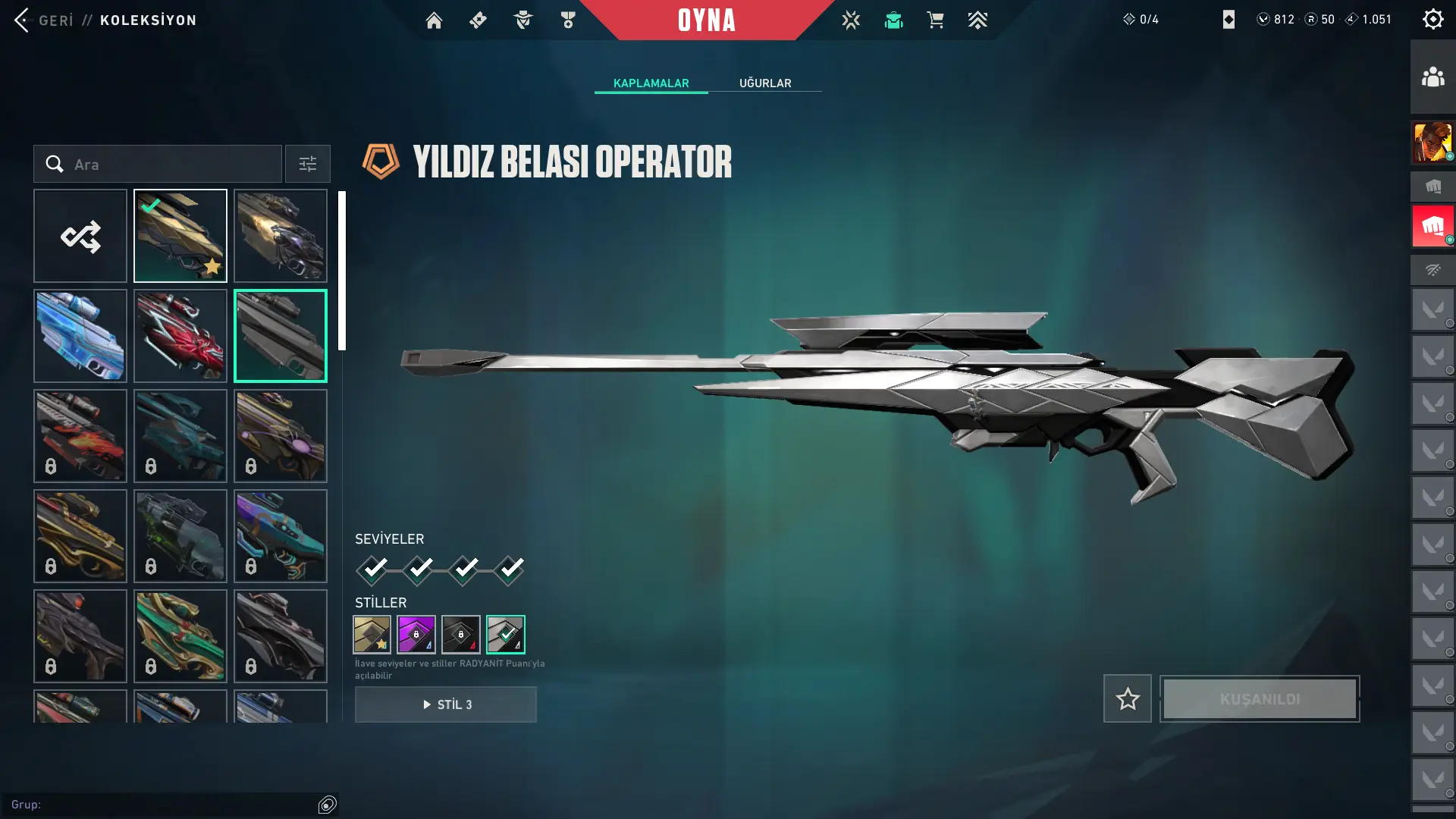
Task: Play the STİL 3 preview video
Action: [446, 704]
